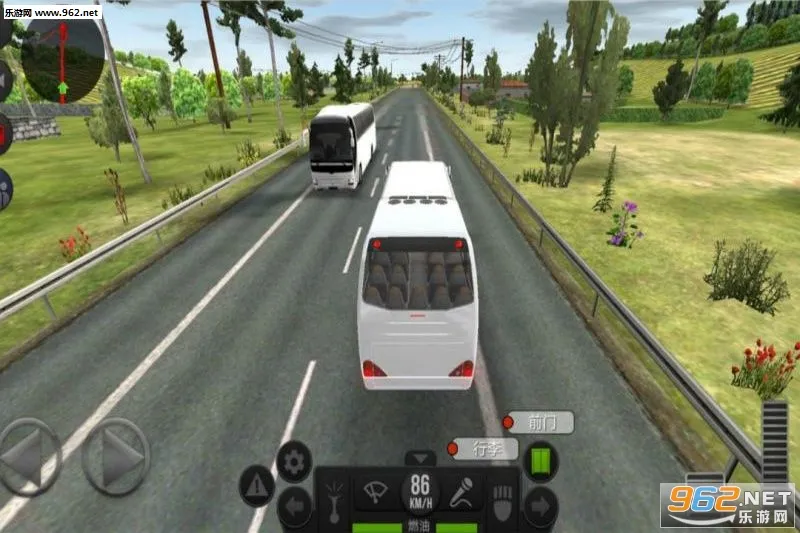Activate the right turn signal arrow

[x=541, y=507]
